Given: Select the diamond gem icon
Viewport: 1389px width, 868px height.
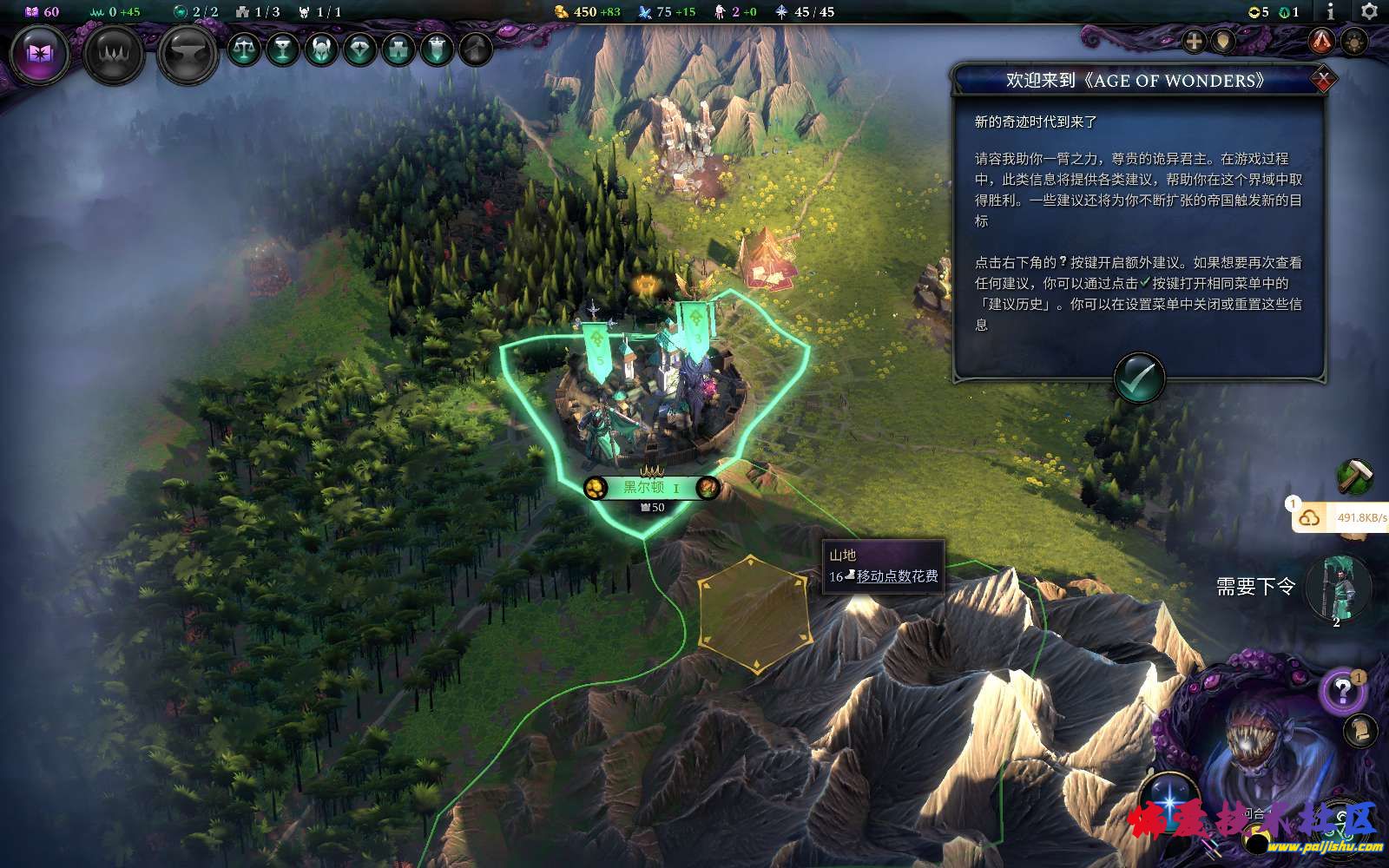Looking at the screenshot, I should tap(359, 49).
